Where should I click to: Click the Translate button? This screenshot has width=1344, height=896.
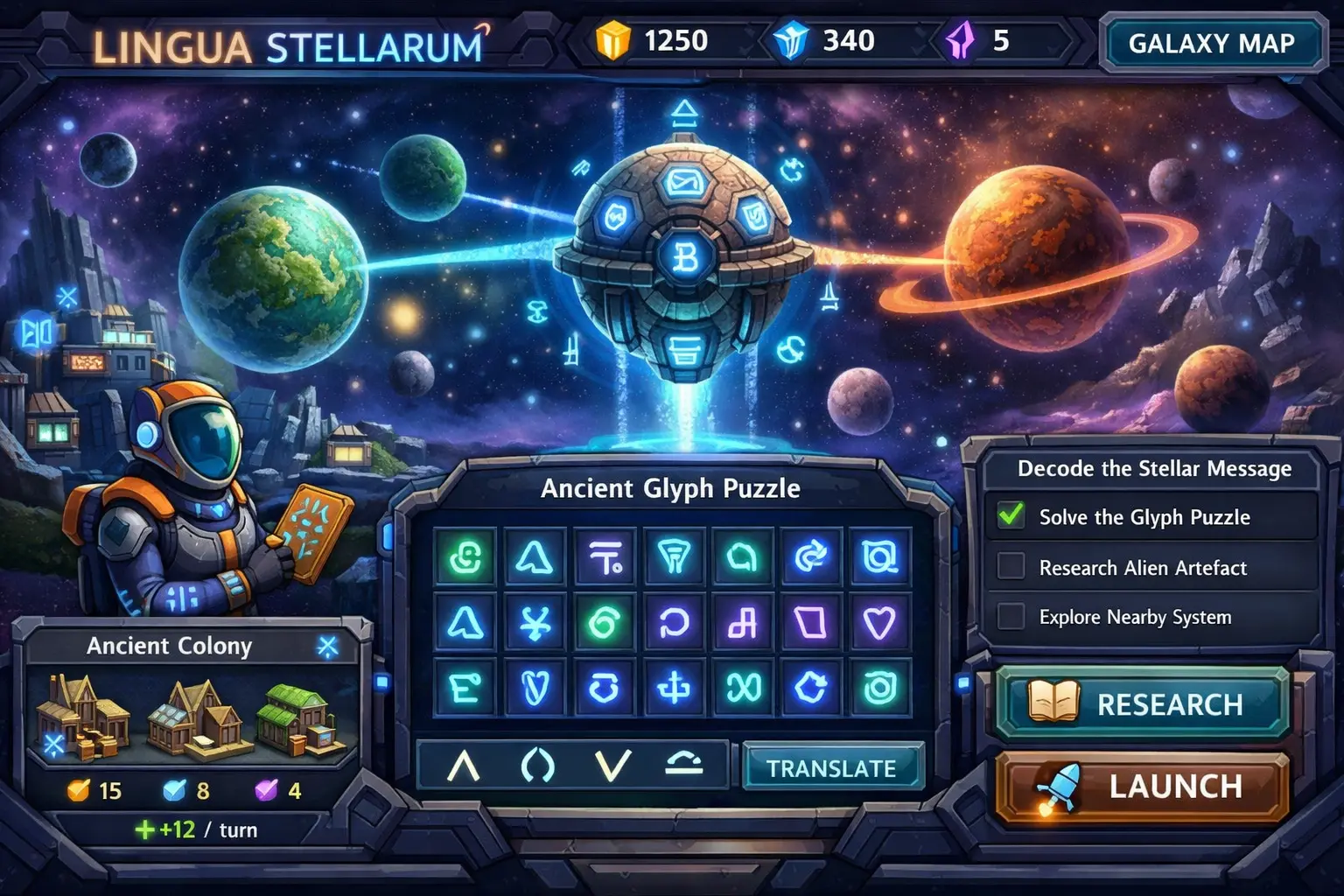[x=831, y=767]
